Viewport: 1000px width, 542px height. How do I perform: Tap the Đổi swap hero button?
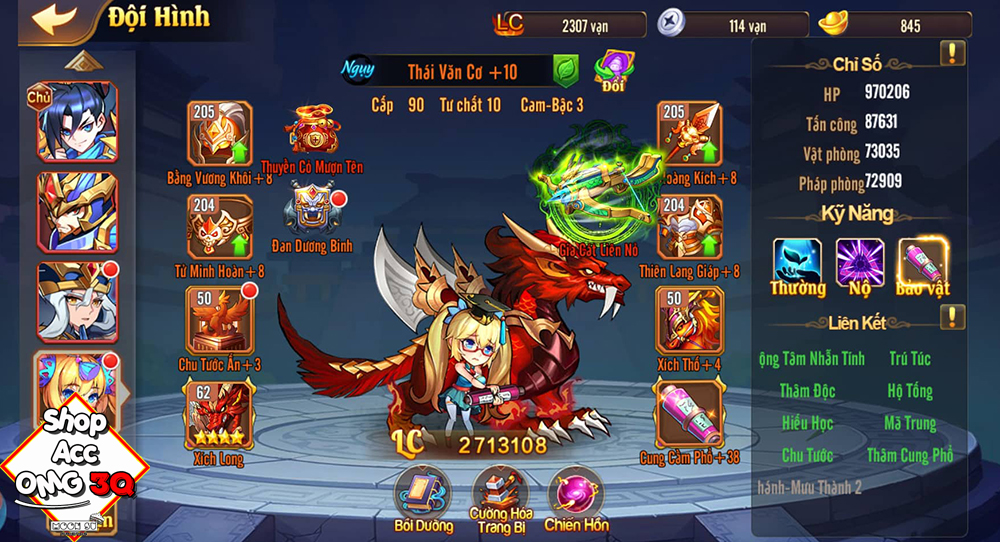(612, 70)
